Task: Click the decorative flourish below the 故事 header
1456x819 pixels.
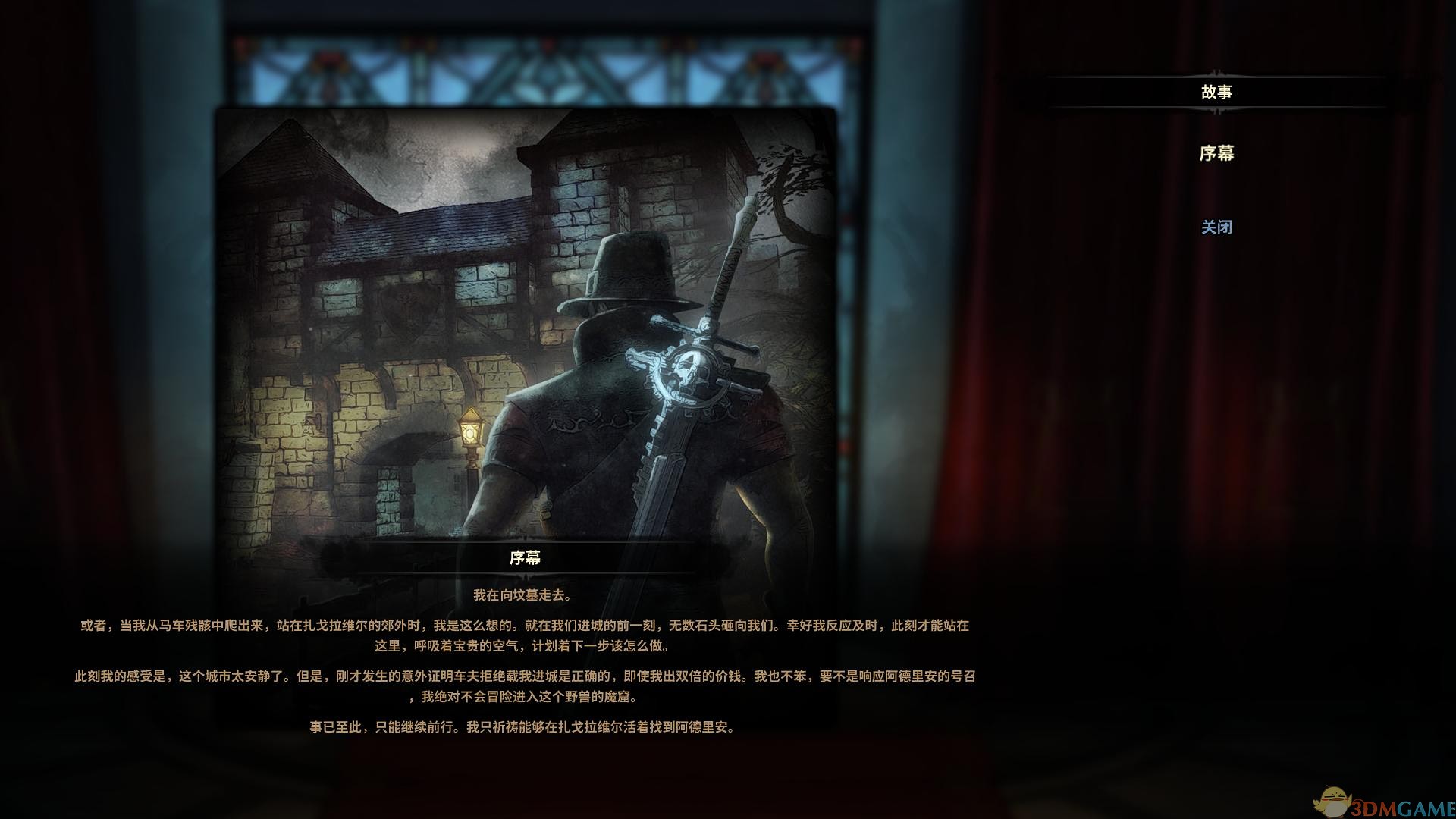Action: (x=1216, y=108)
